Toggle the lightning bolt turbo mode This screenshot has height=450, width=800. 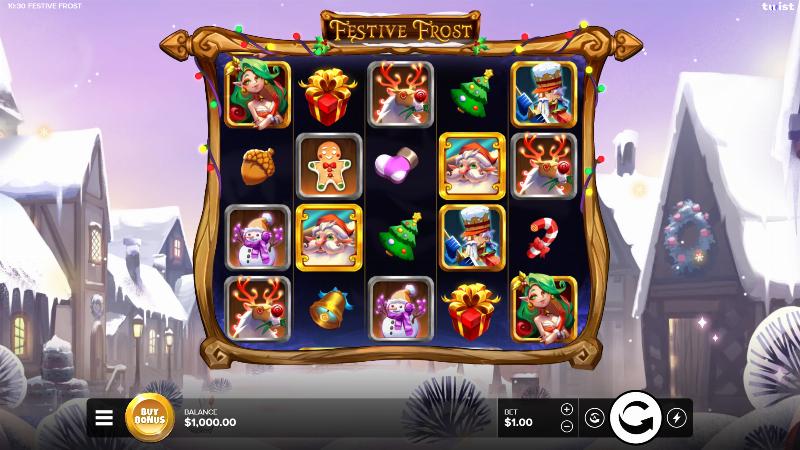675,418
